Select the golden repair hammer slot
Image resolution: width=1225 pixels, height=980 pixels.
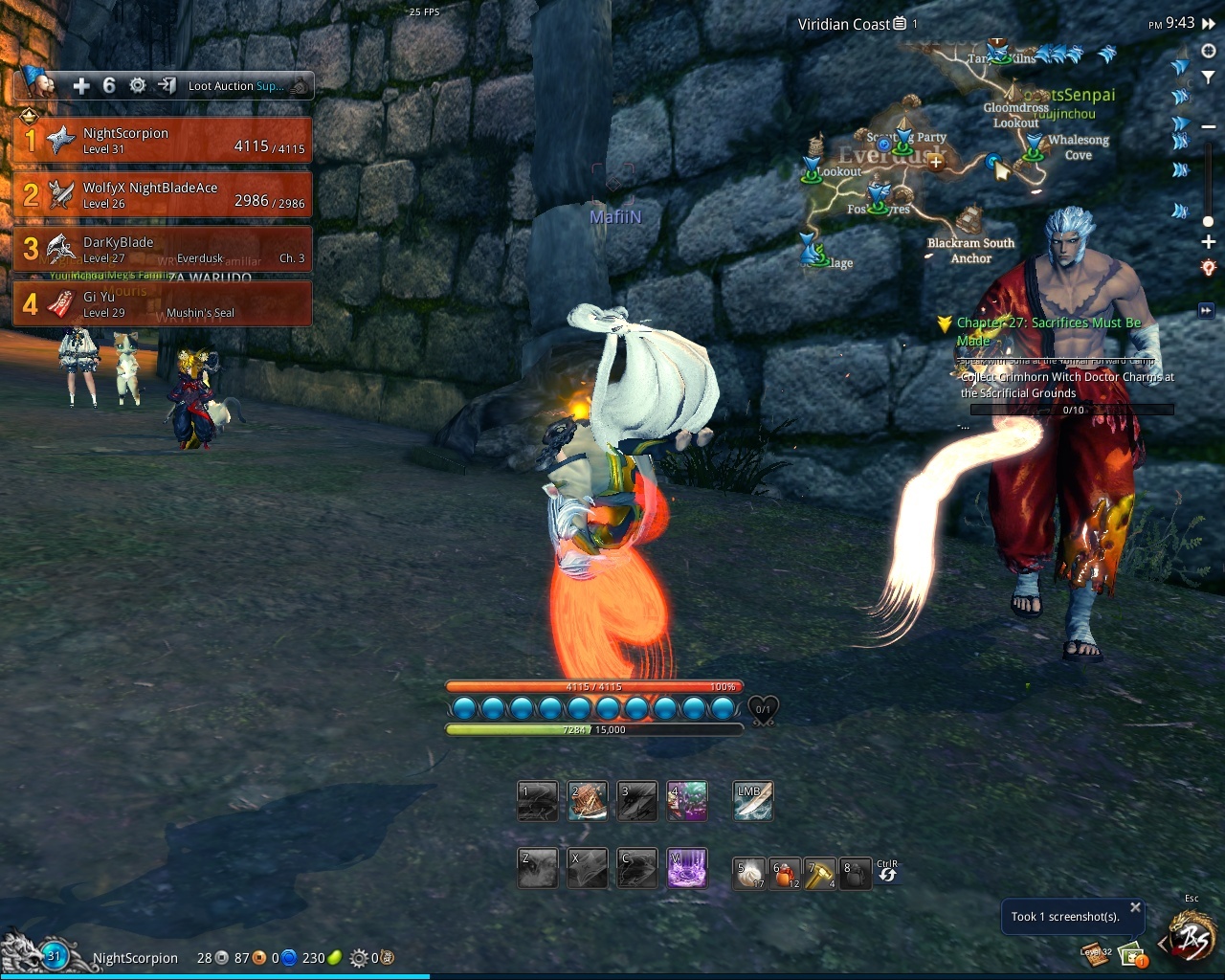[819, 873]
